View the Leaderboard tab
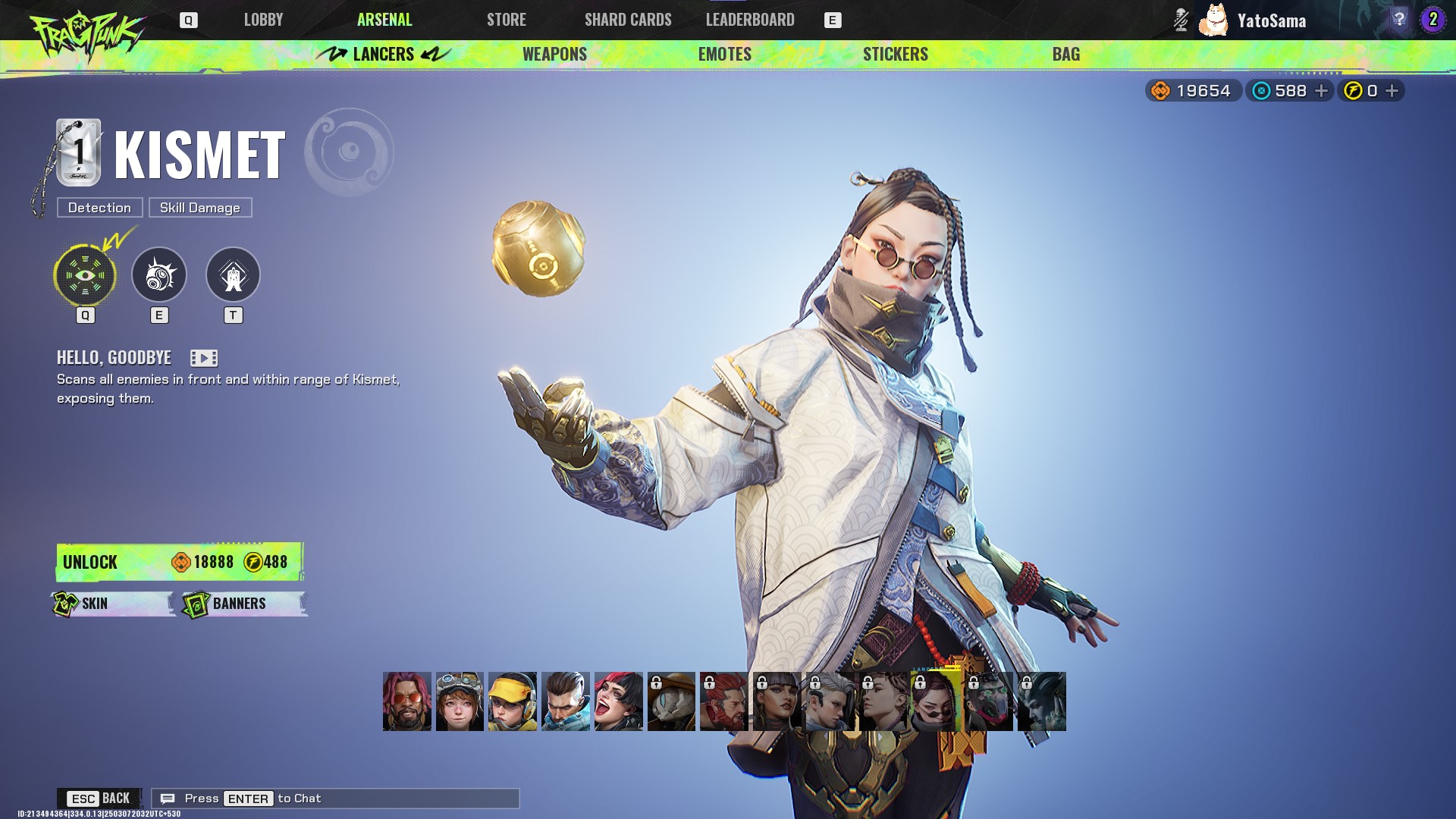1456x819 pixels. click(x=750, y=20)
